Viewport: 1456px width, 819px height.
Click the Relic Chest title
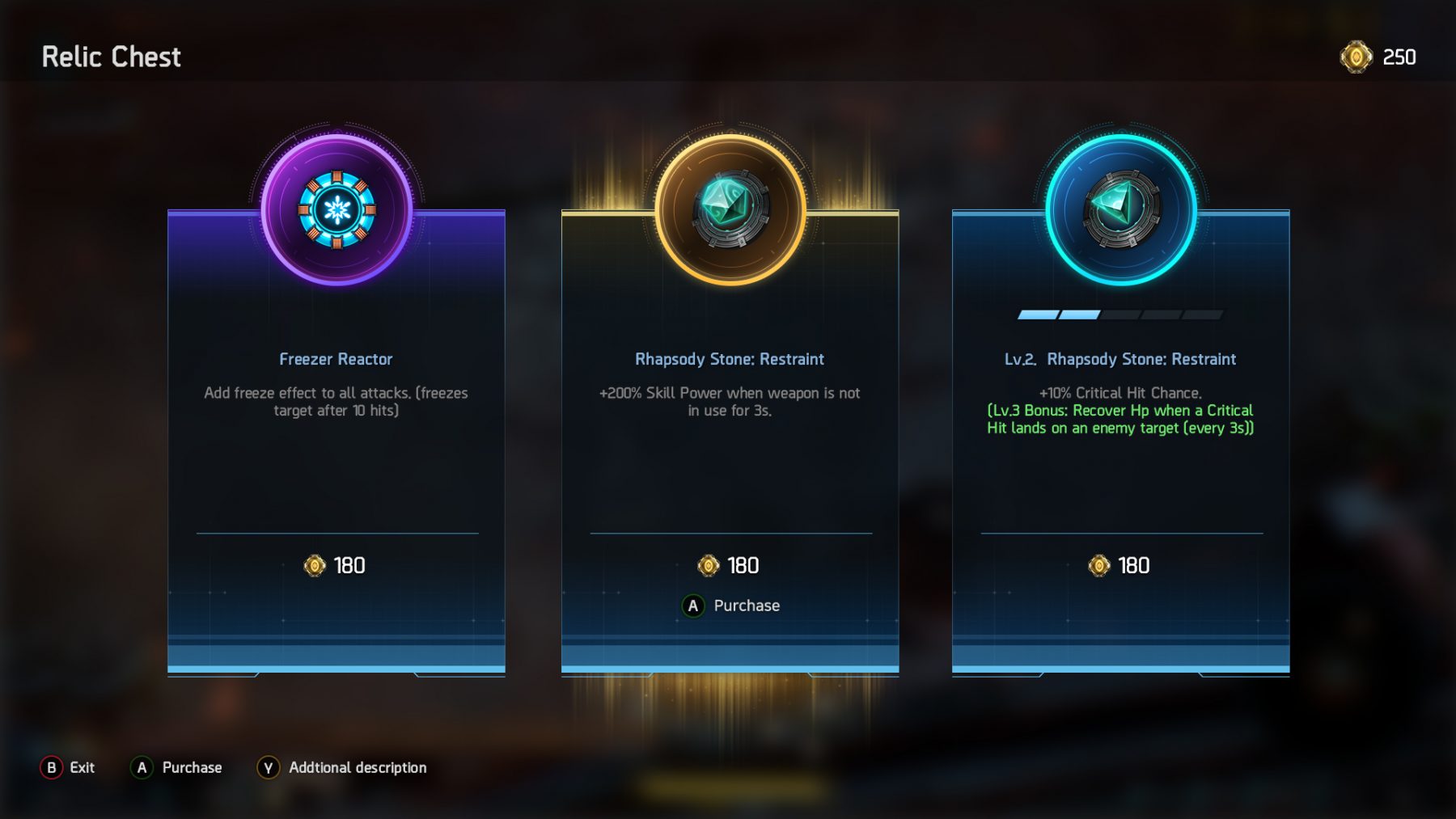coord(110,57)
